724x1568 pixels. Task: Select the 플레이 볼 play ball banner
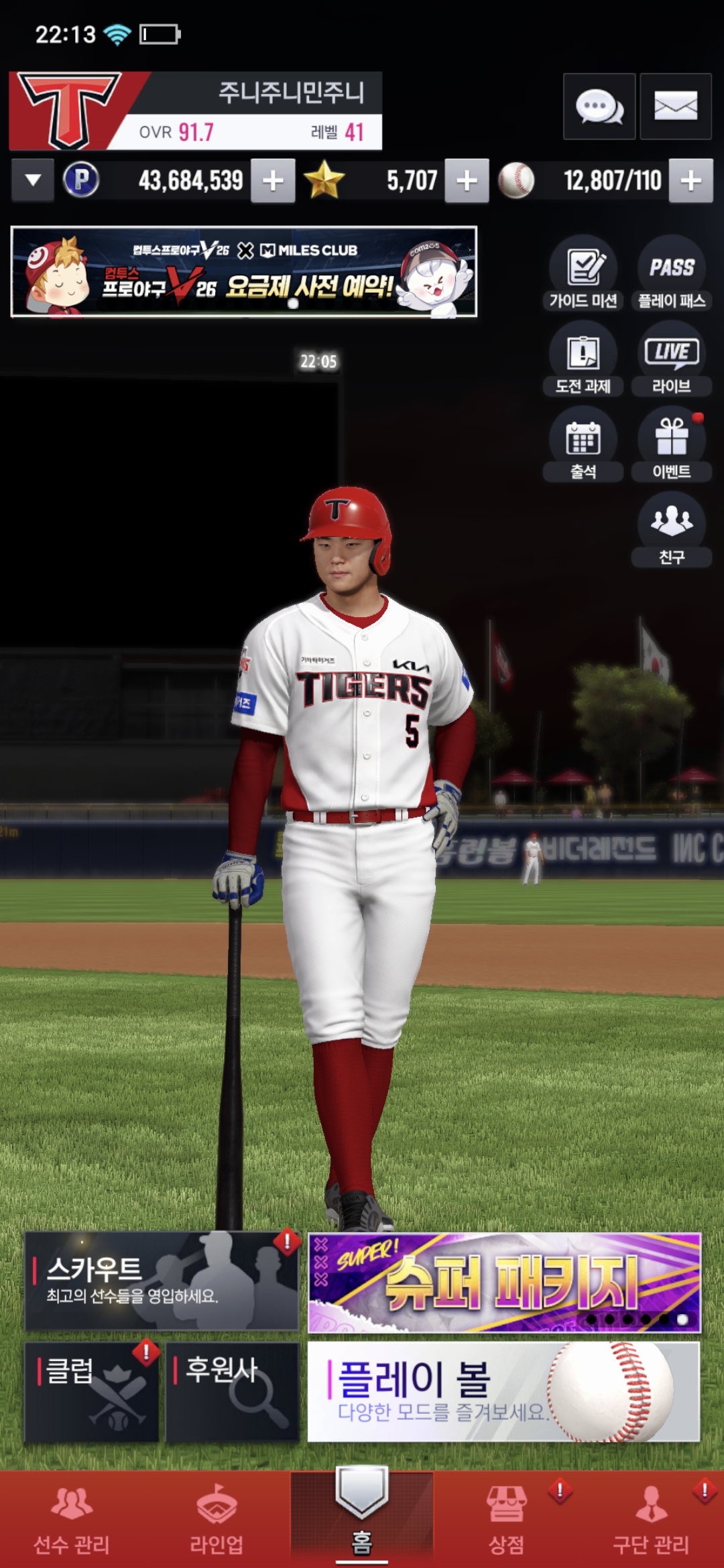click(503, 1391)
